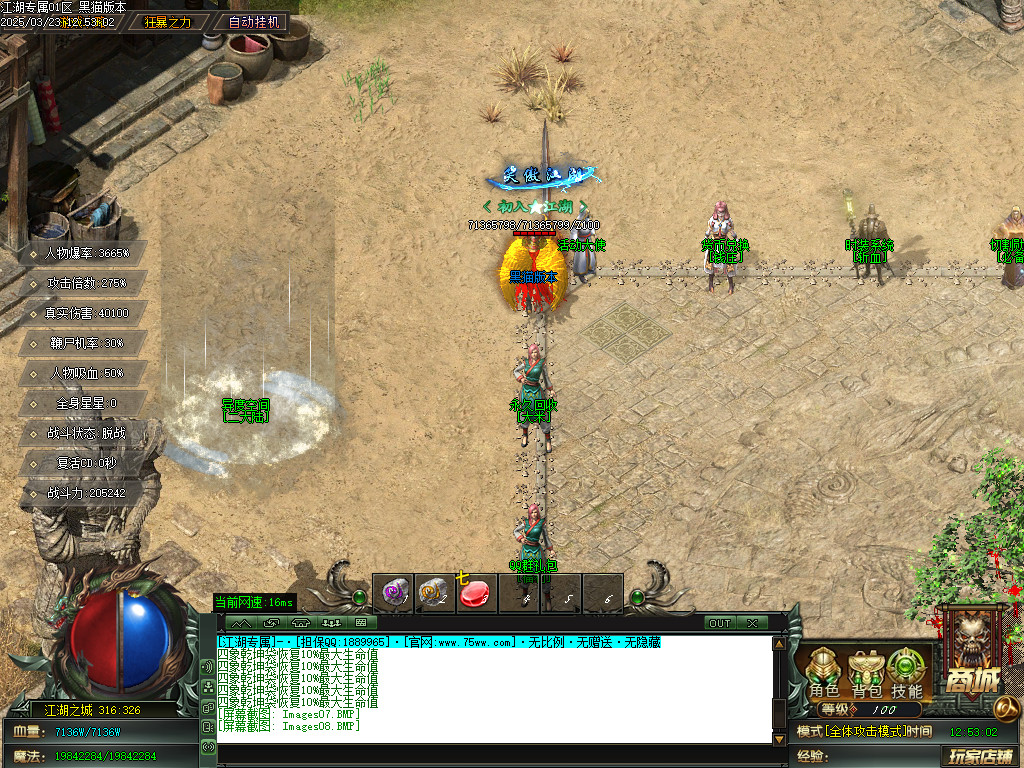The image size is (1024, 768).
Task: Use the purple swirl stone in slot 1
Action: click(392, 593)
